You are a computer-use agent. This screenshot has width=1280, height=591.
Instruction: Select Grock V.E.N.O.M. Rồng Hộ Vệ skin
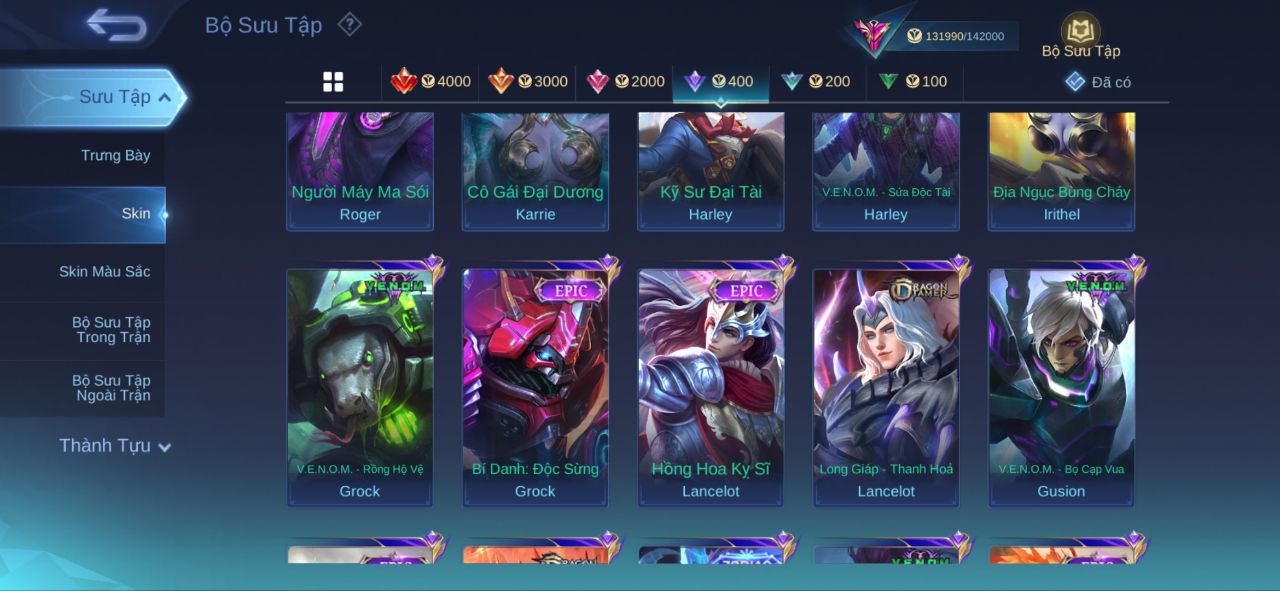(x=360, y=387)
